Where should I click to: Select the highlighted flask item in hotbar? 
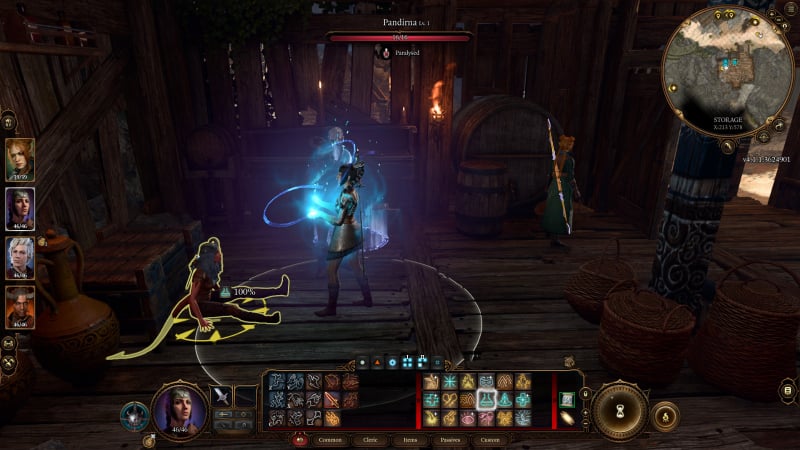point(486,399)
